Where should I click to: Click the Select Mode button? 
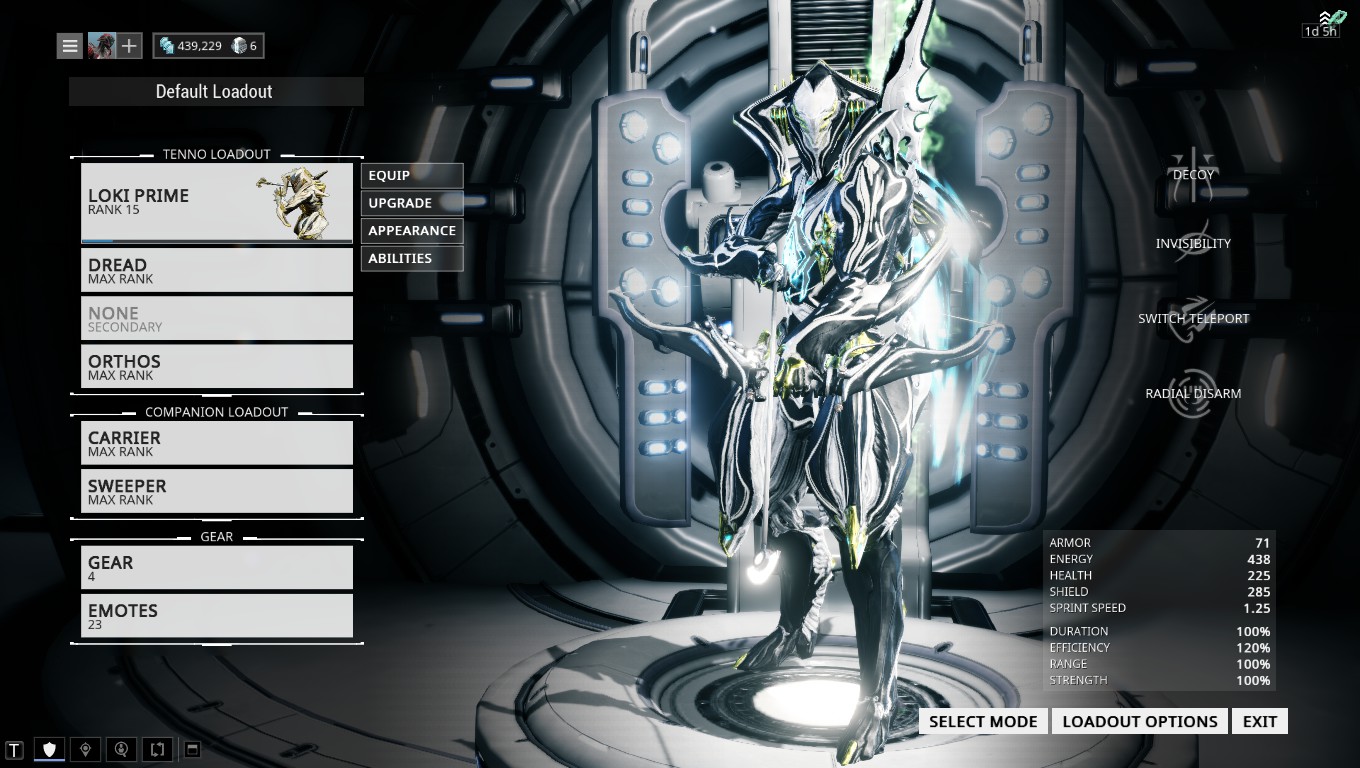pyautogui.click(x=983, y=721)
